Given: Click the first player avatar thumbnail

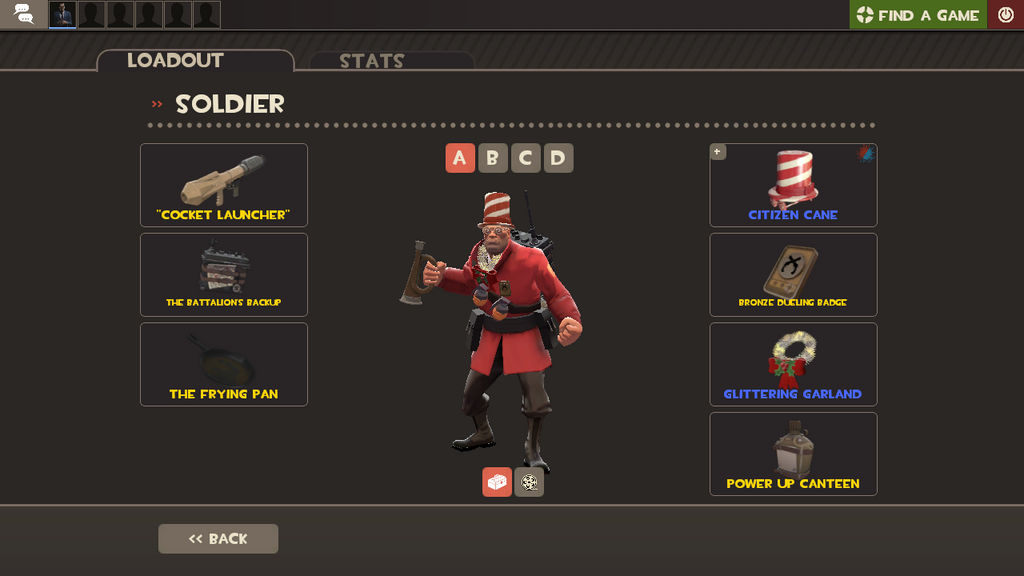Looking at the screenshot, I should [x=63, y=14].
